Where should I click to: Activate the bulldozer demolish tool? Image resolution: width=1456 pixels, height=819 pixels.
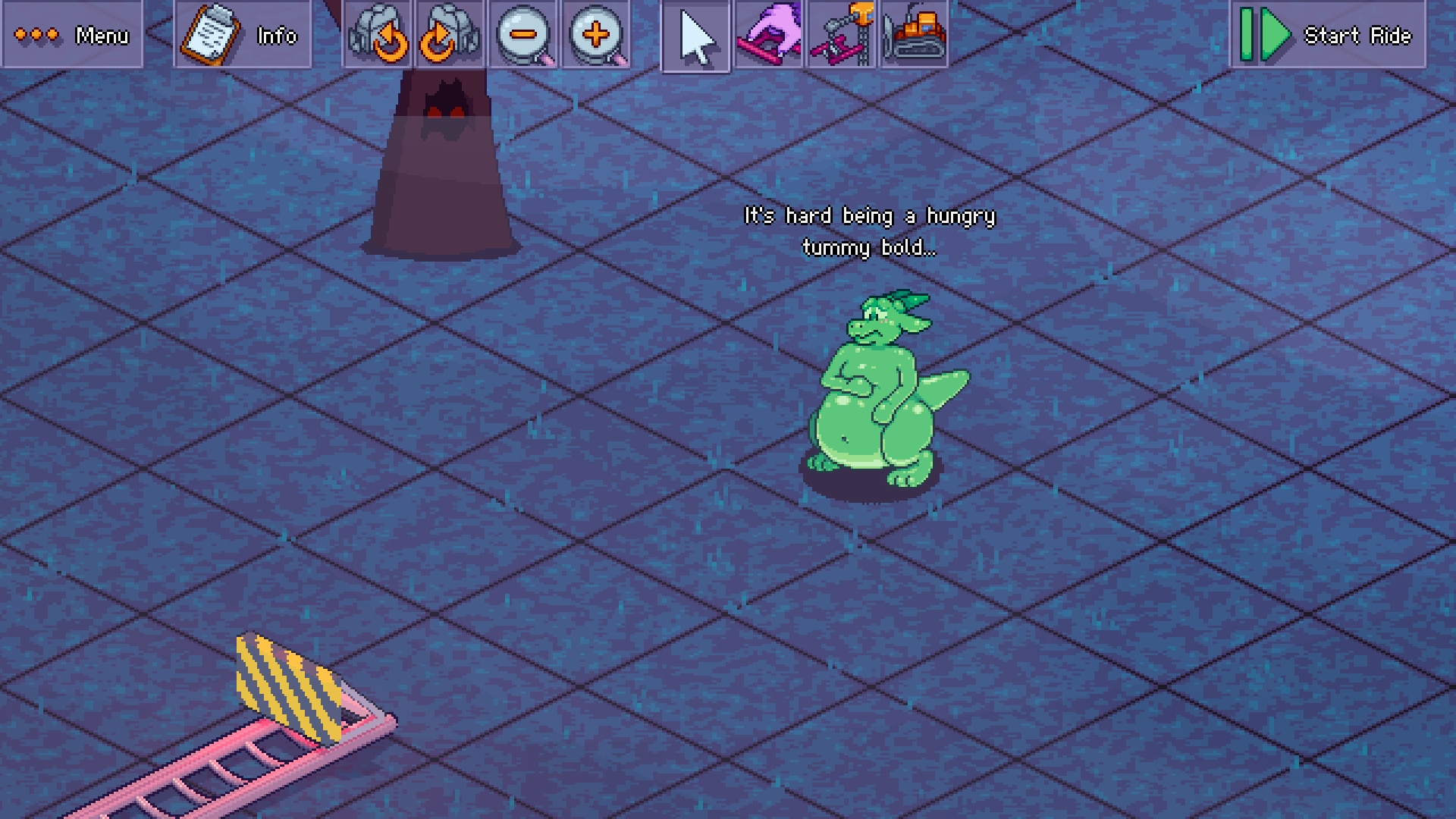(914, 35)
